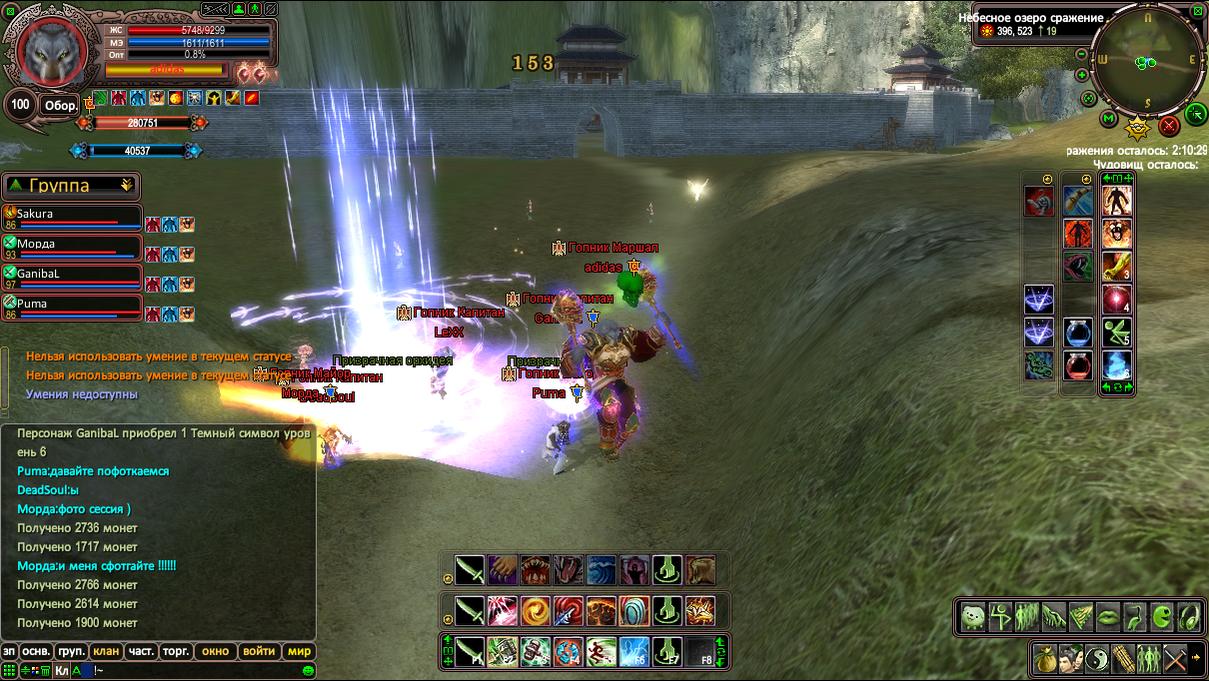Open the green headphones menu icon

pyautogui.click(x=1190, y=617)
